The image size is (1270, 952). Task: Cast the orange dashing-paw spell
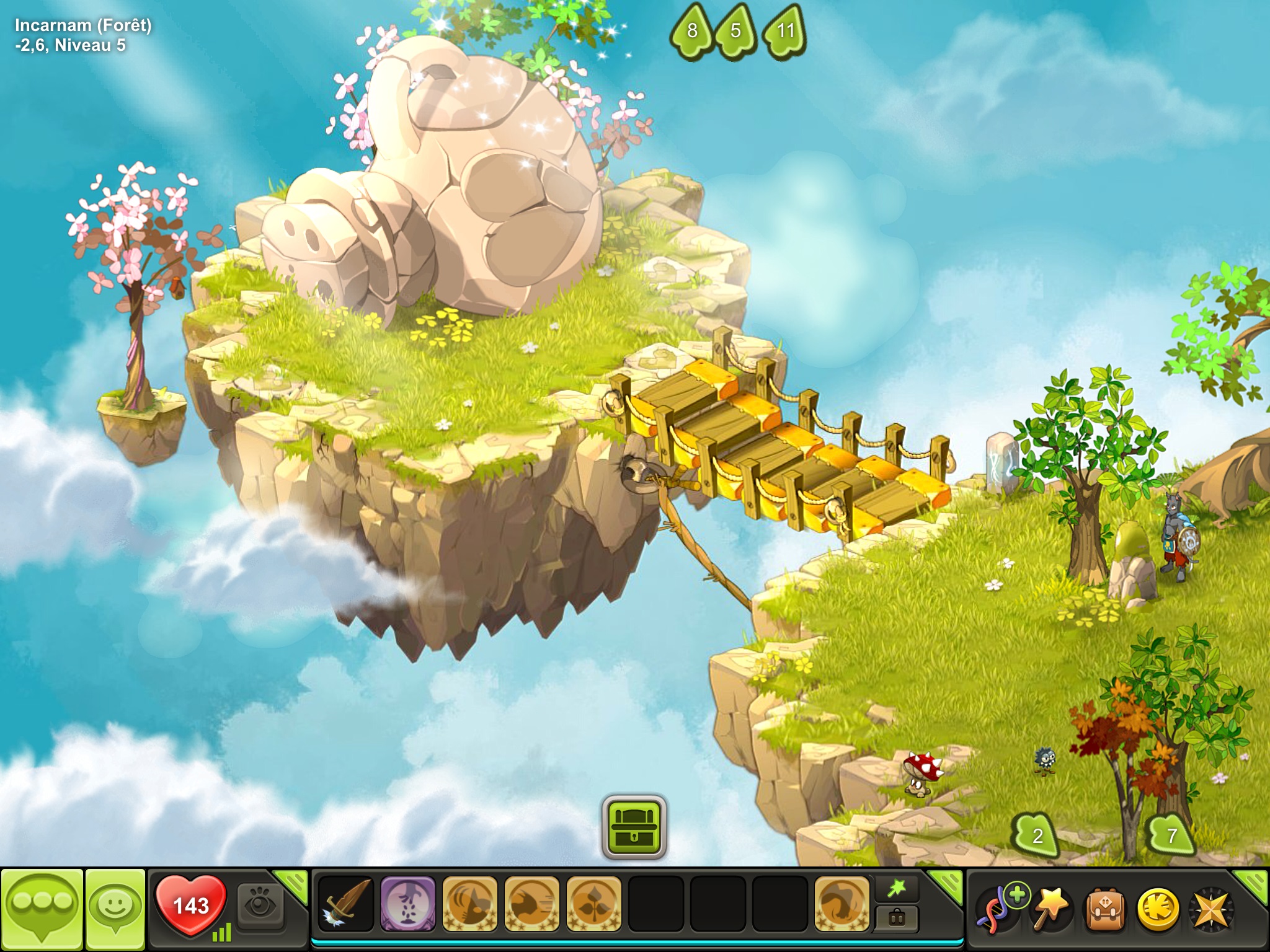531,904
